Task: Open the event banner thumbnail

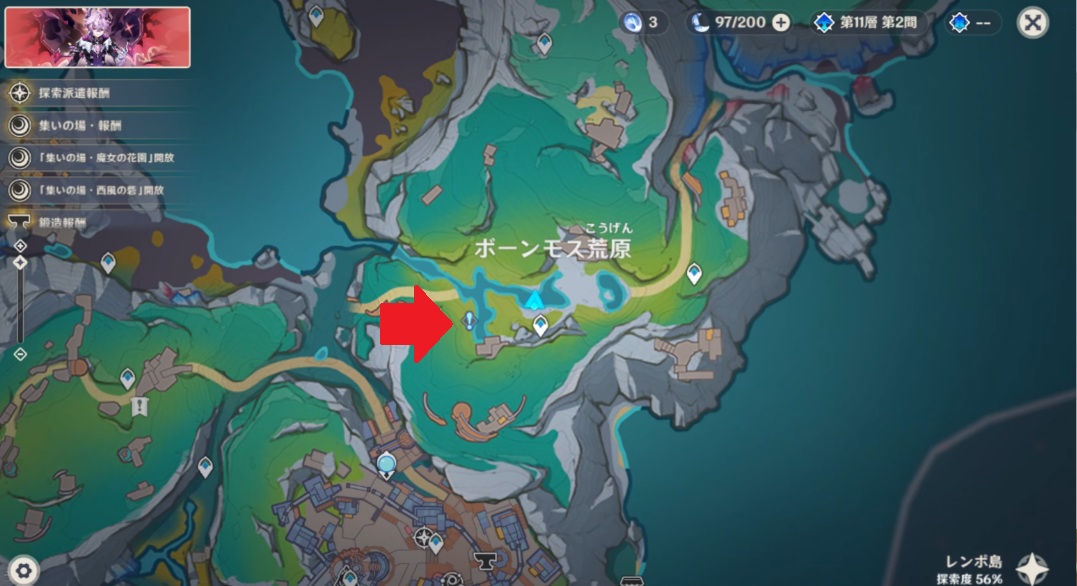Action: click(97, 37)
